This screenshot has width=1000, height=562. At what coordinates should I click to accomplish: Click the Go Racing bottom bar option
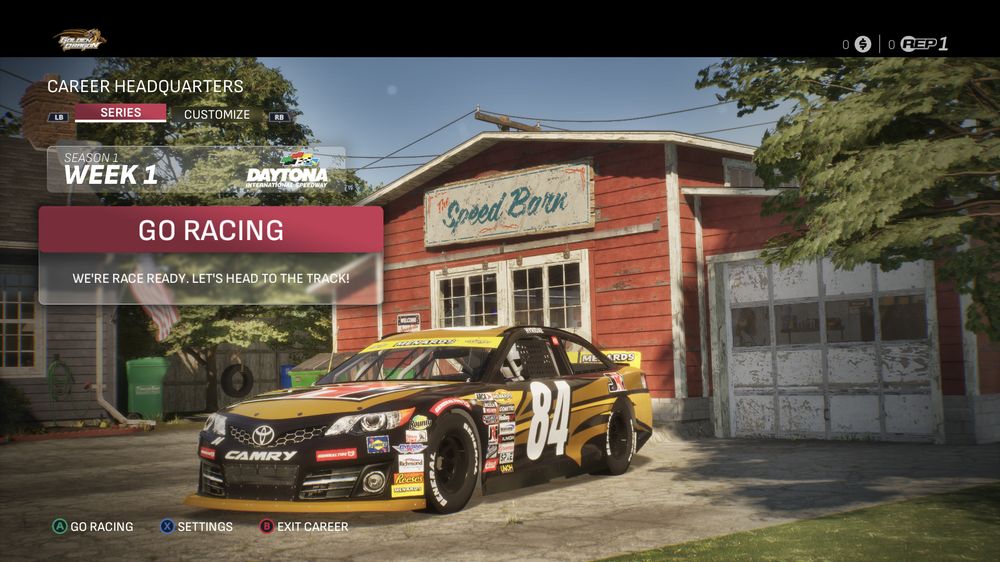pyautogui.click(x=93, y=526)
